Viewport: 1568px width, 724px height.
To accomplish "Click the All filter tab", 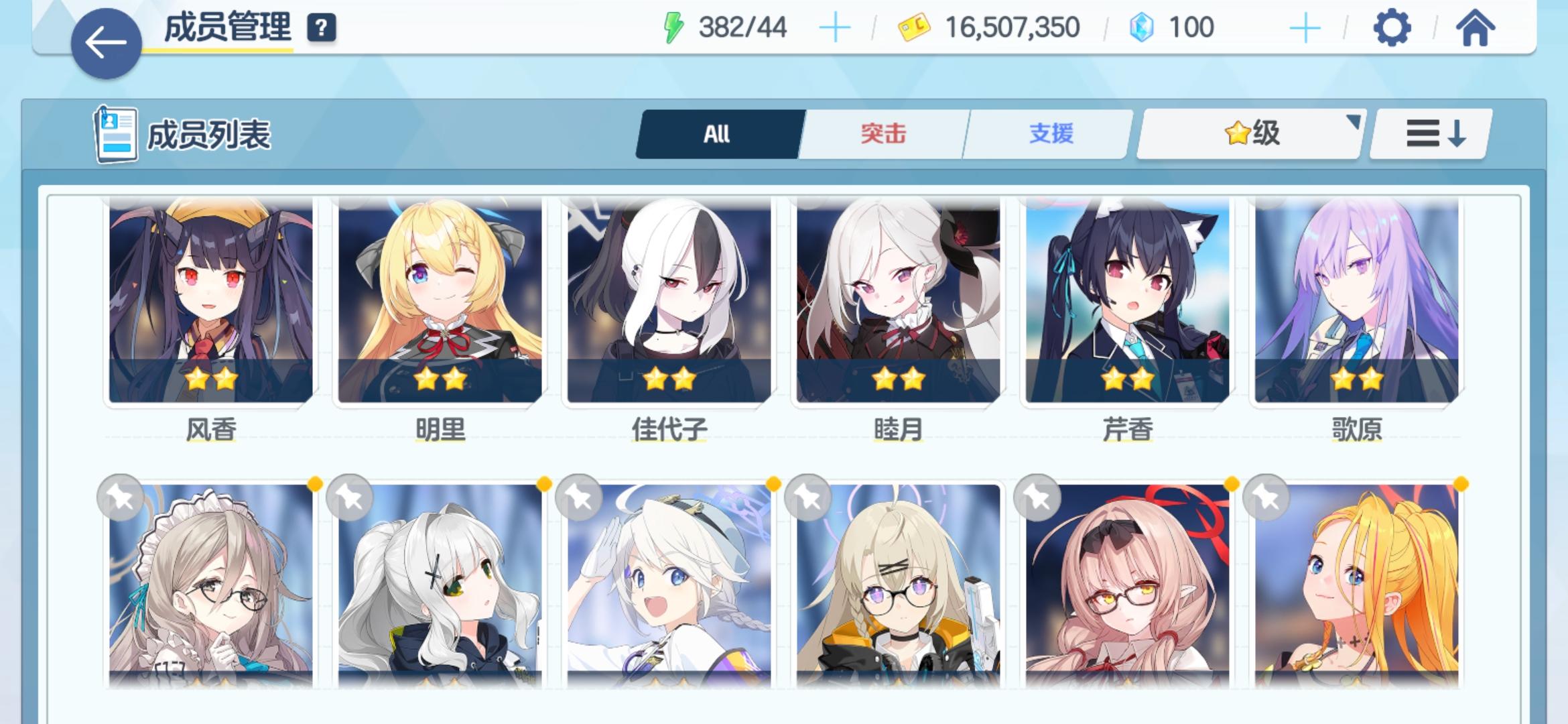I will 717,133.
